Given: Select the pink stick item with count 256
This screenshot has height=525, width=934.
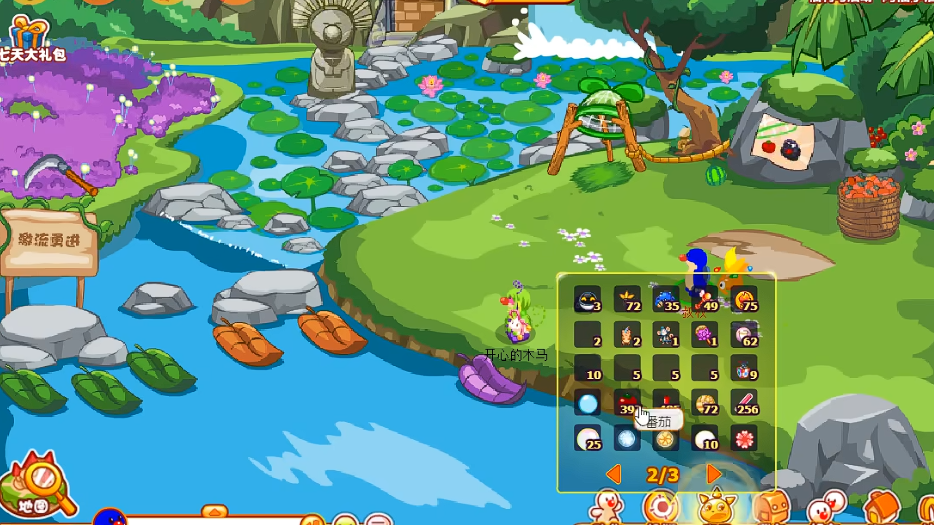Looking at the screenshot, I should (744, 403).
